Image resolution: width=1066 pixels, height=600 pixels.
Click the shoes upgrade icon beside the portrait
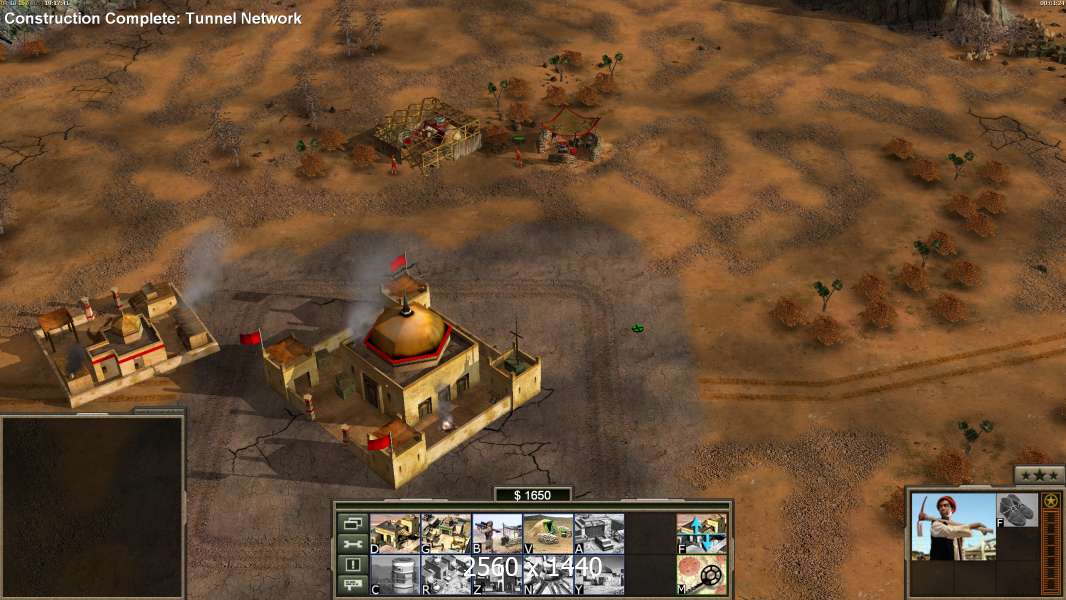coord(1017,511)
